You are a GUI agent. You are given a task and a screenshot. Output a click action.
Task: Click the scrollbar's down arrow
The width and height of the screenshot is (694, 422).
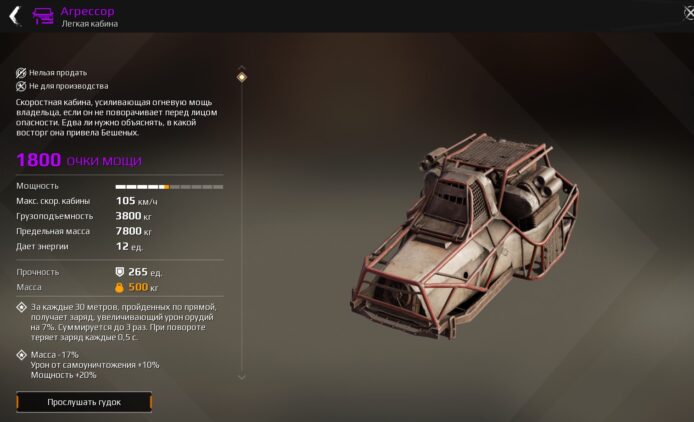point(241,377)
